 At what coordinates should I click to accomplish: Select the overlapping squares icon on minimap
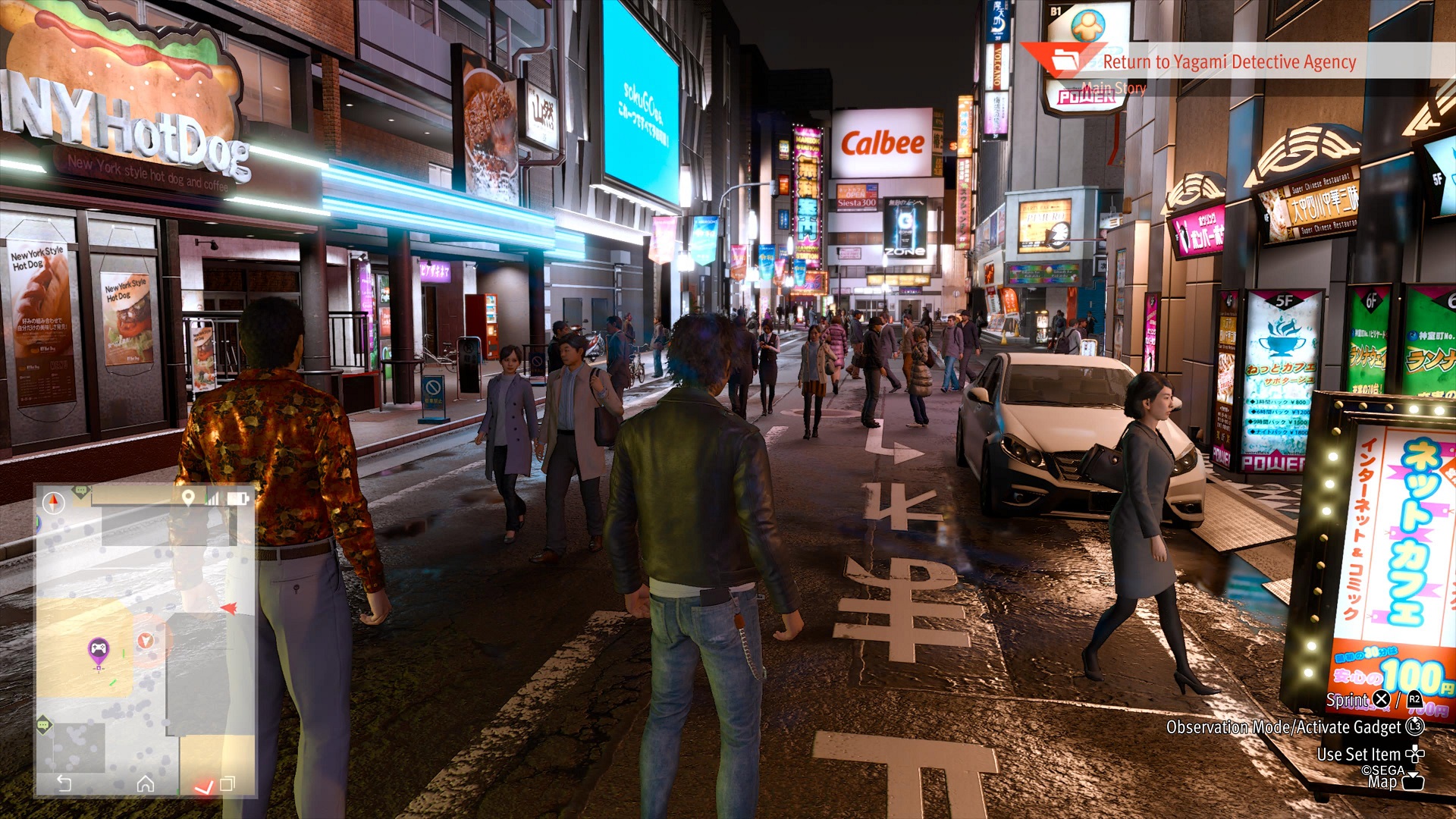227,784
